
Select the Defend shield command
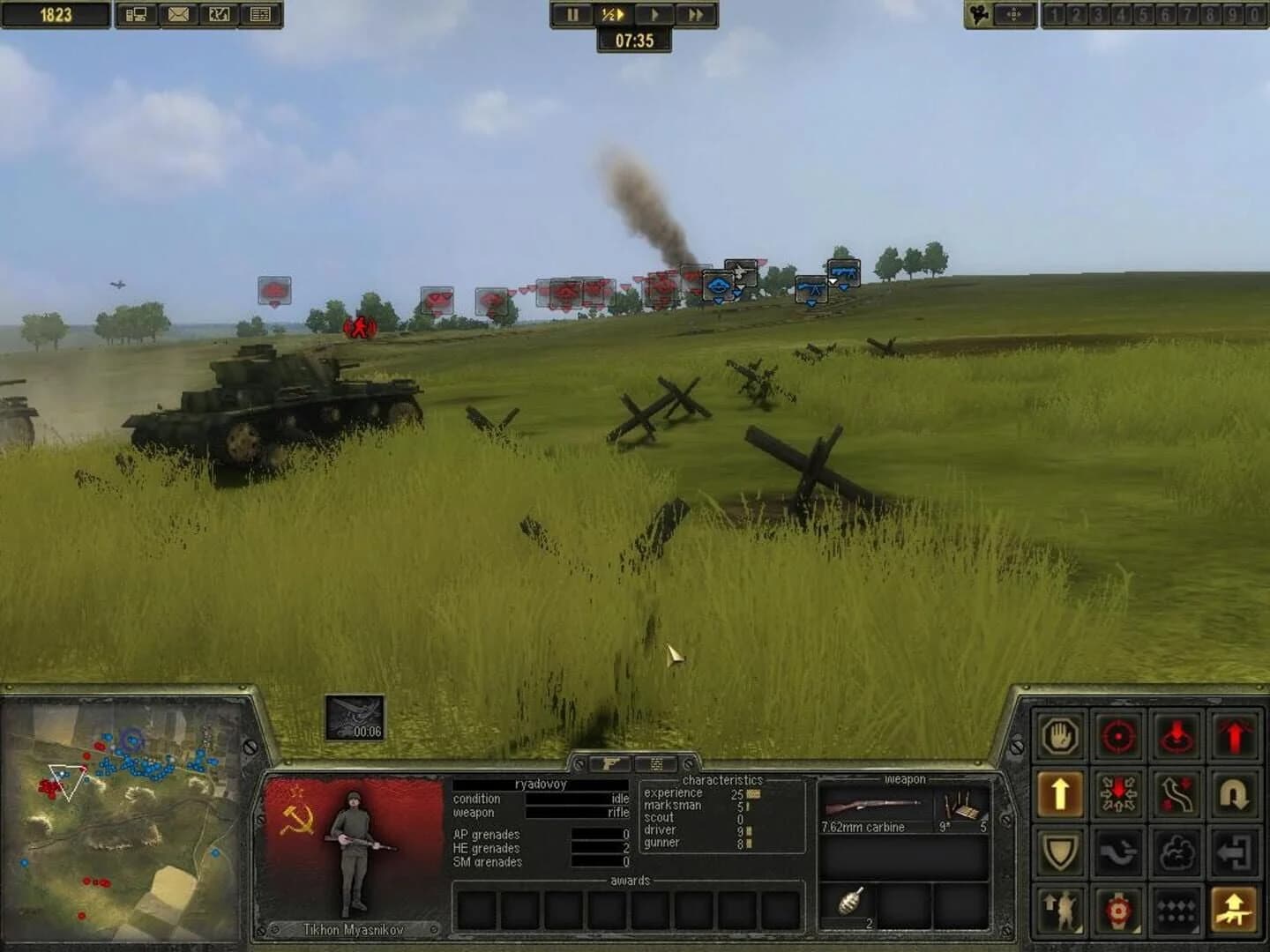pyautogui.click(x=1060, y=851)
